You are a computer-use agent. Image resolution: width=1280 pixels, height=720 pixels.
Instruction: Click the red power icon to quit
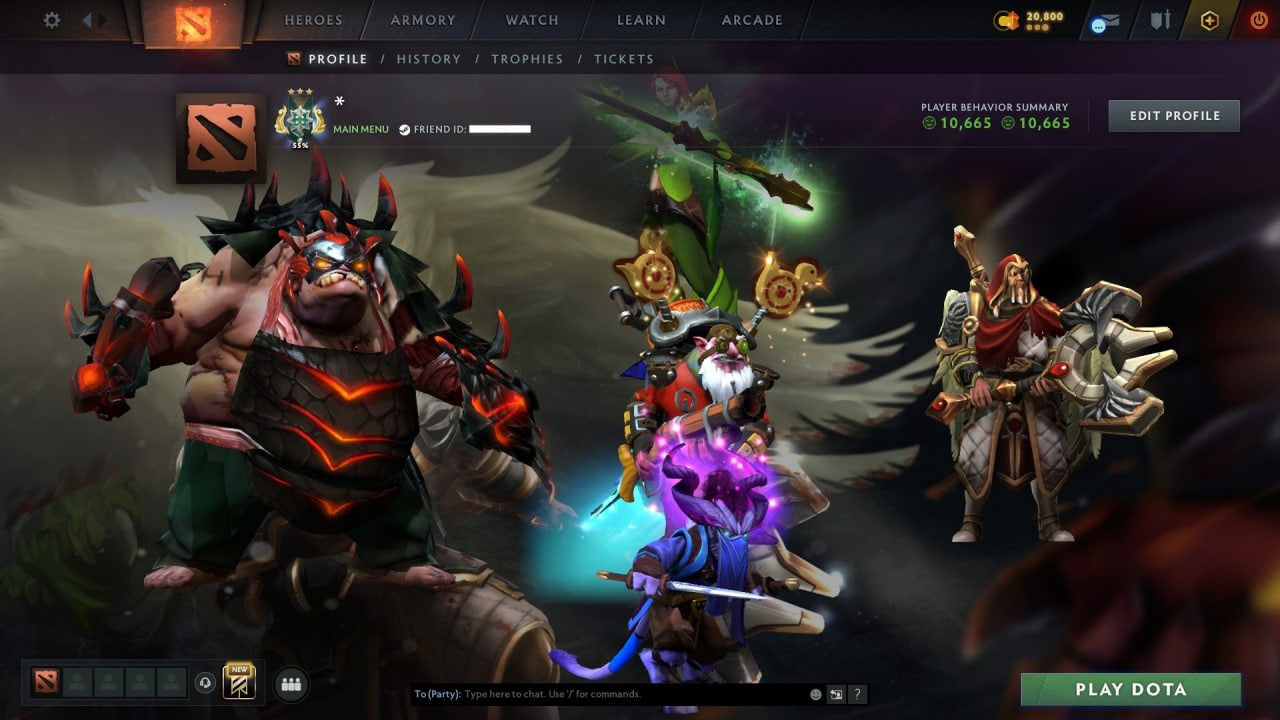(1259, 19)
